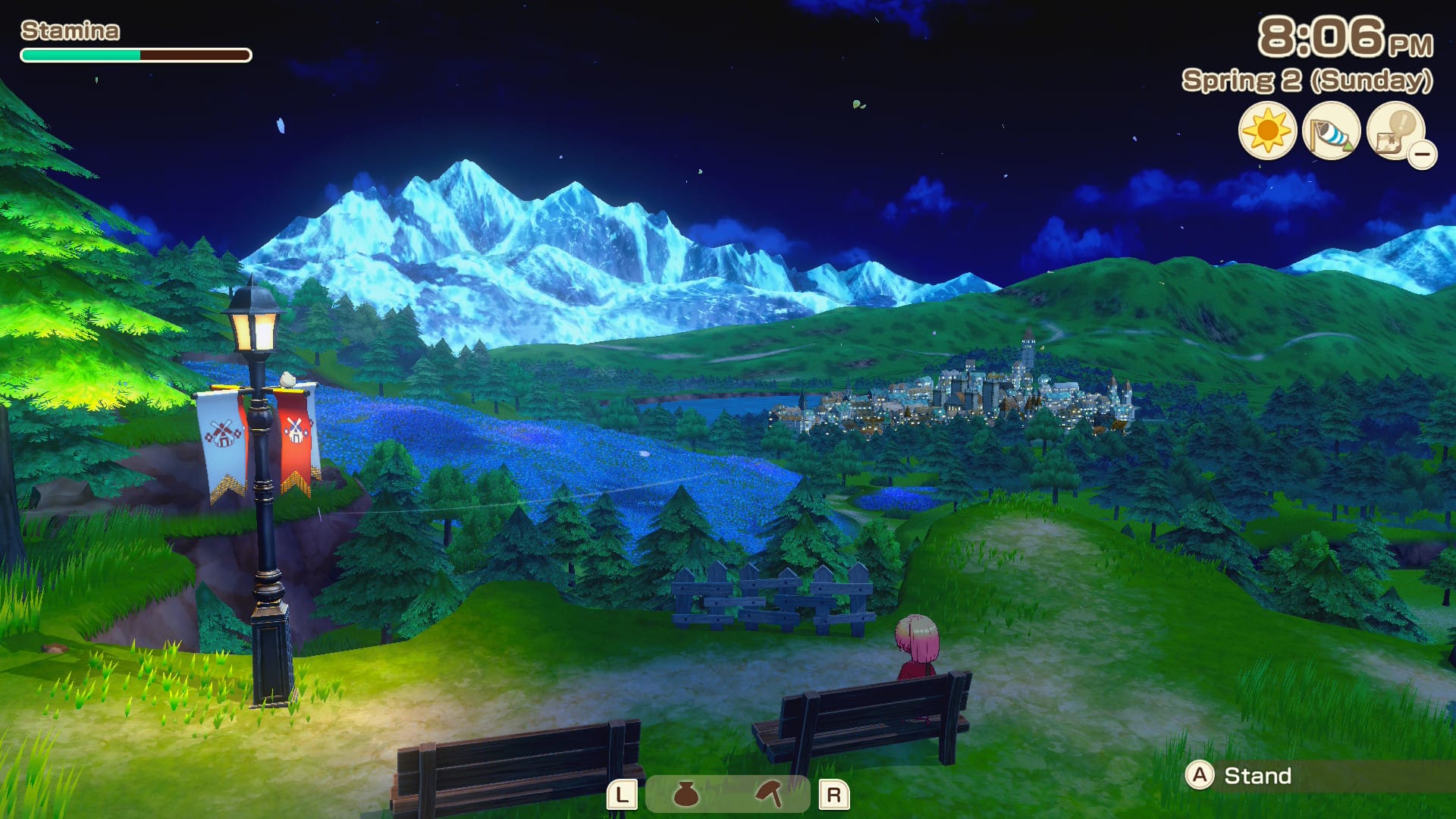Click the sunny weather forecast icon

(1267, 131)
